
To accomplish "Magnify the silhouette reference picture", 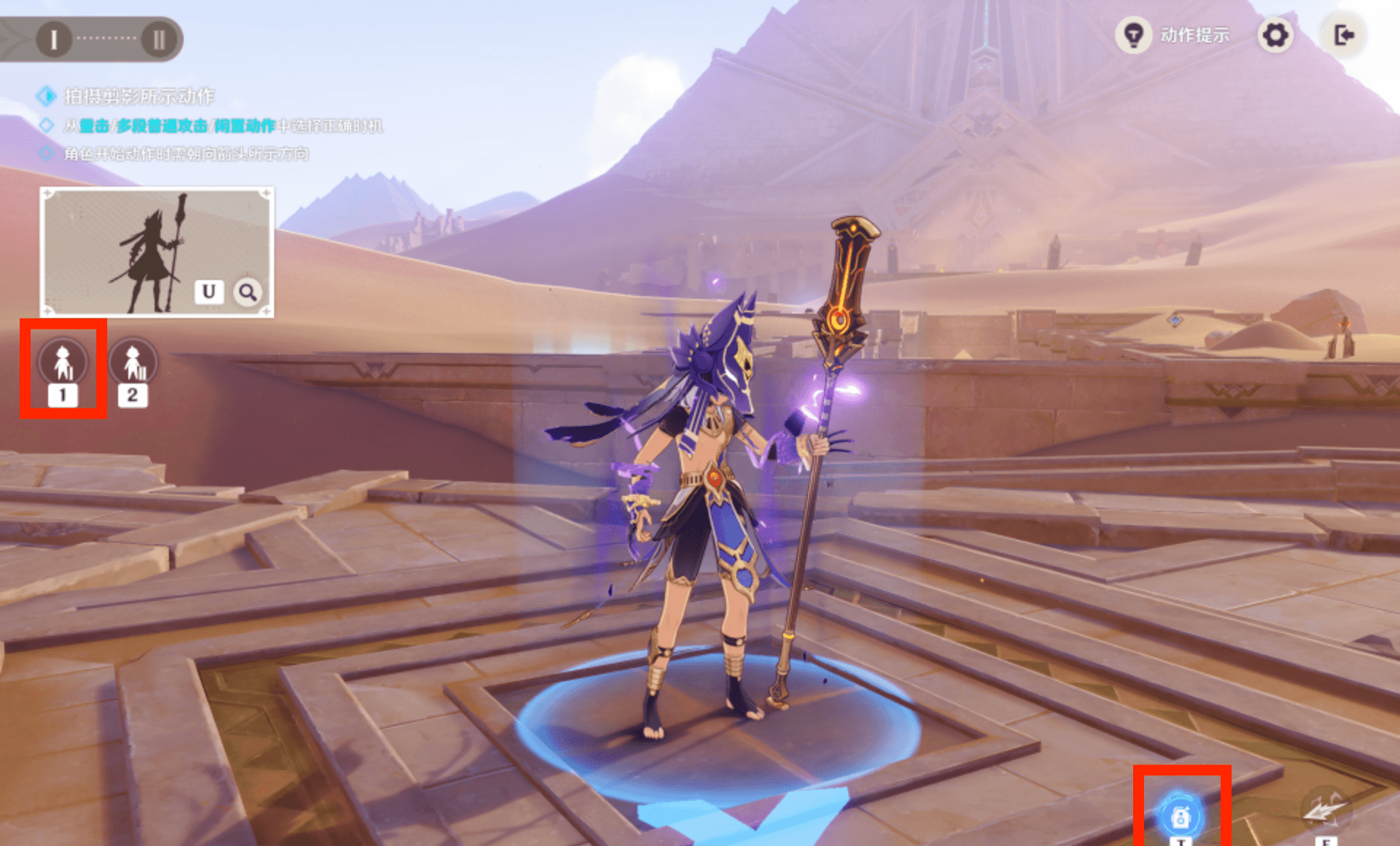I will point(248,292).
